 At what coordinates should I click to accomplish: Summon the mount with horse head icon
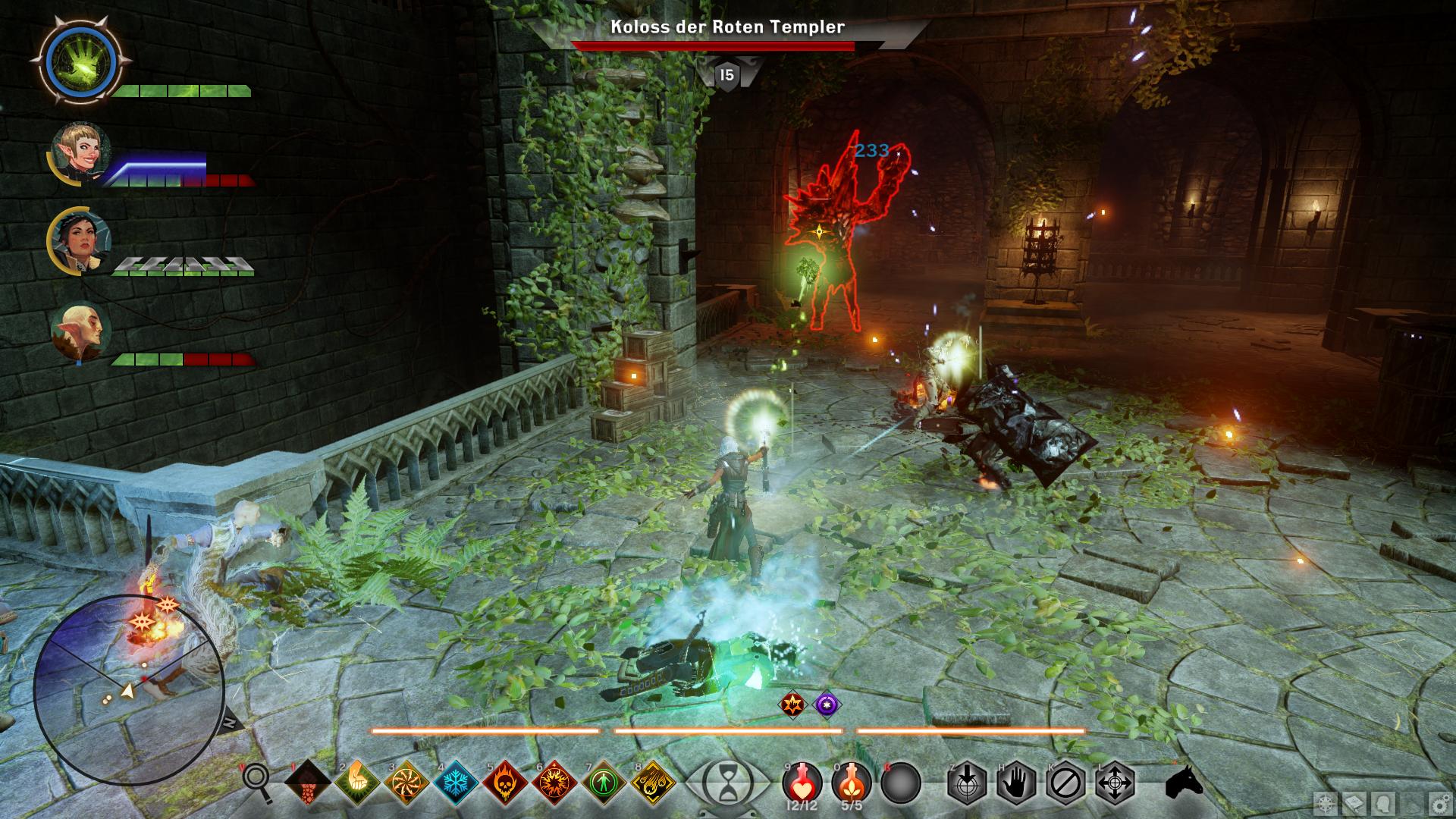tap(1184, 781)
